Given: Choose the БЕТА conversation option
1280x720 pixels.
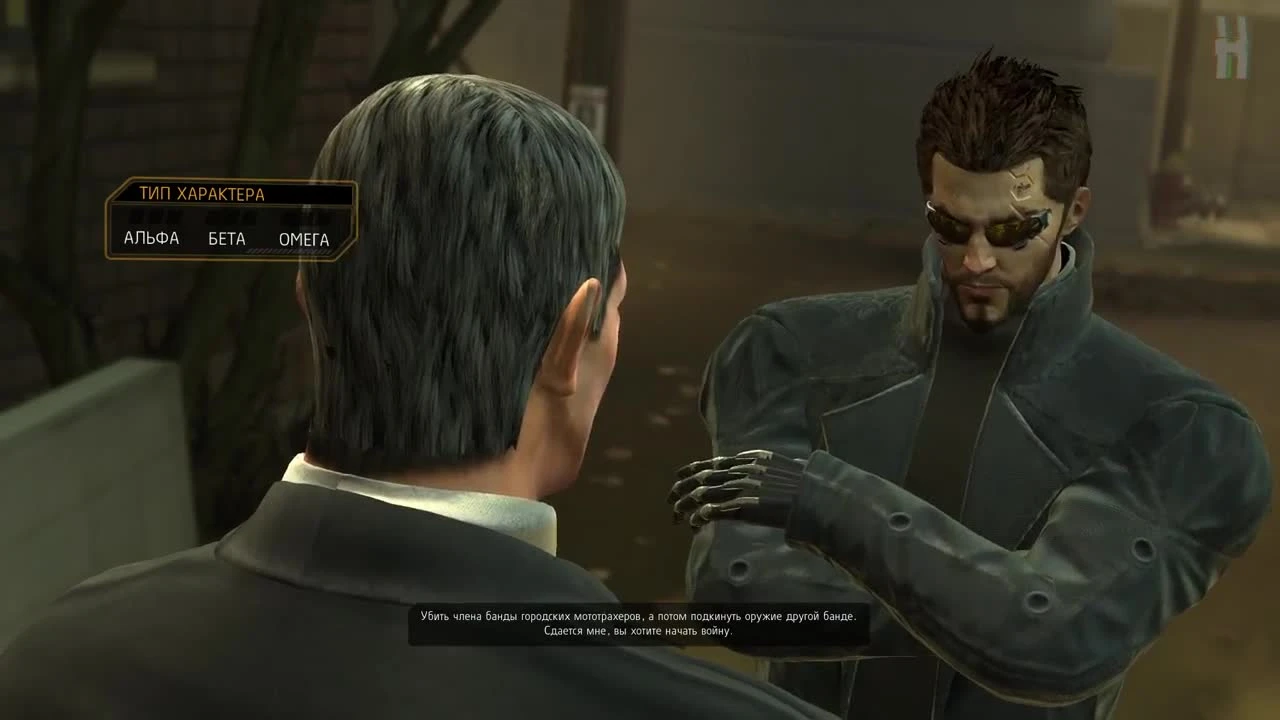Looking at the screenshot, I should pos(226,239).
